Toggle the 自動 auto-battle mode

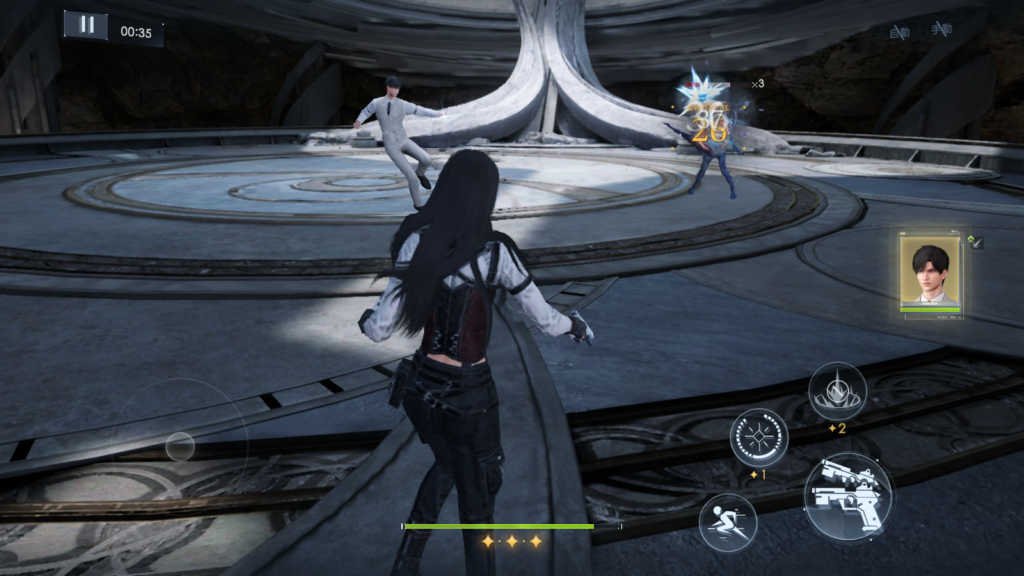click(x=899, y=32)
